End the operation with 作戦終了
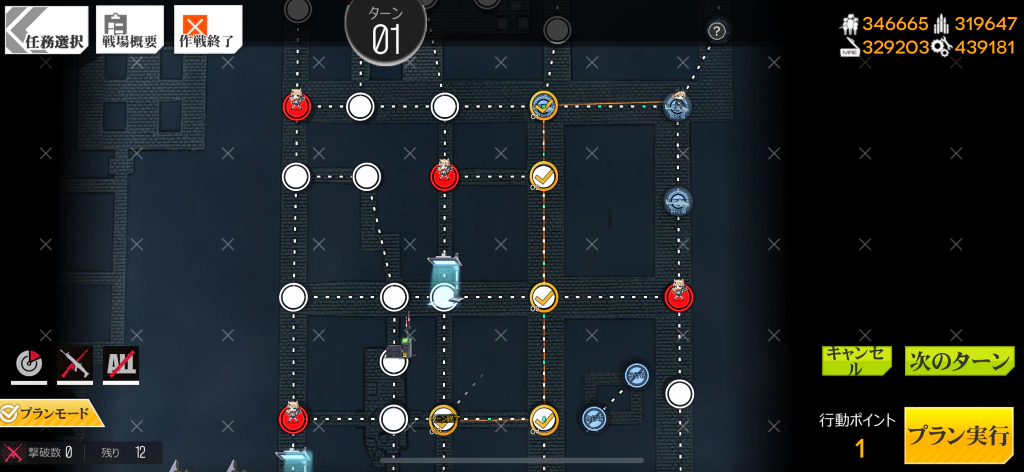This screenshot has height=472, width=1024. [207, 29]
